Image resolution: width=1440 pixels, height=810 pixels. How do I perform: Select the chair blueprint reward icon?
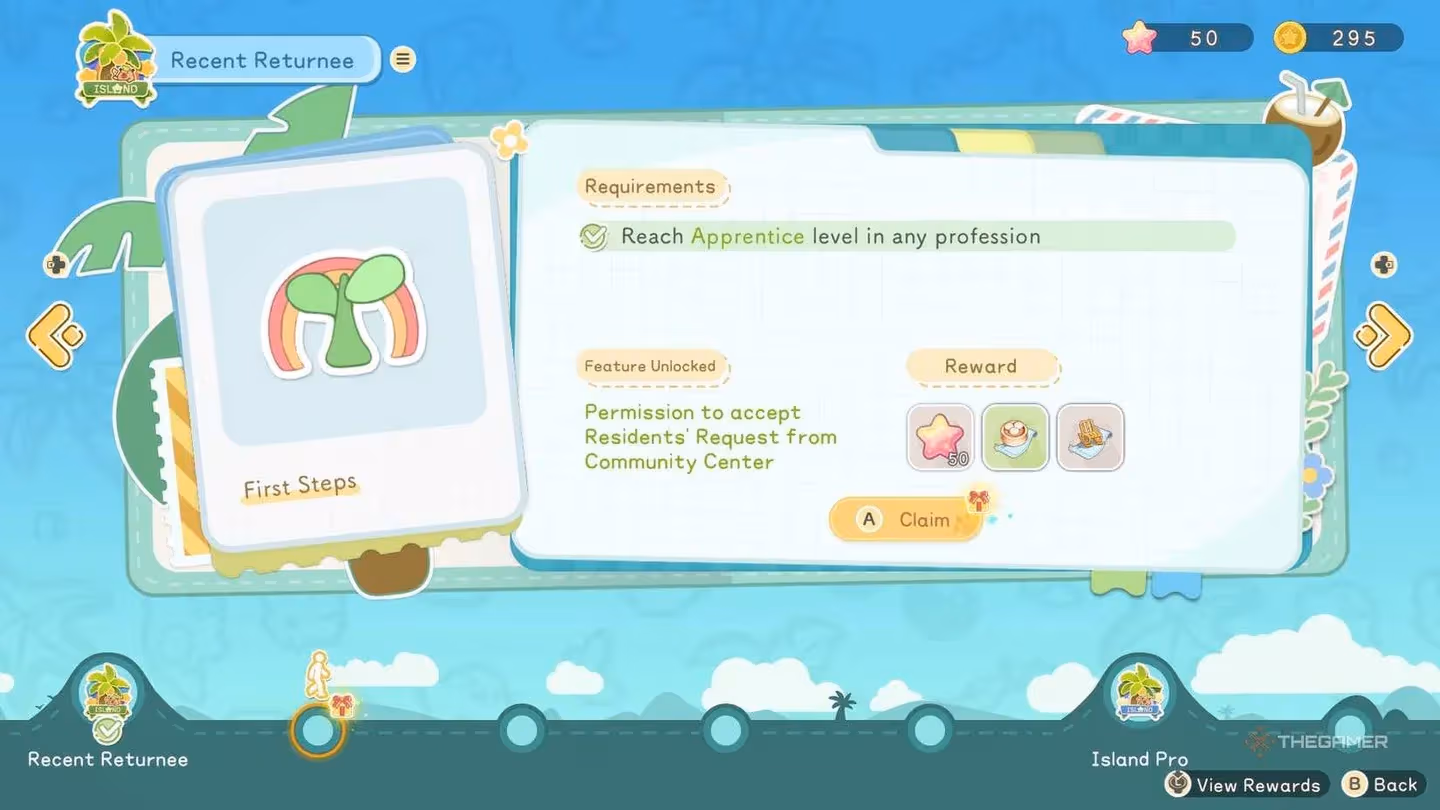click(x=1090, y=437)
